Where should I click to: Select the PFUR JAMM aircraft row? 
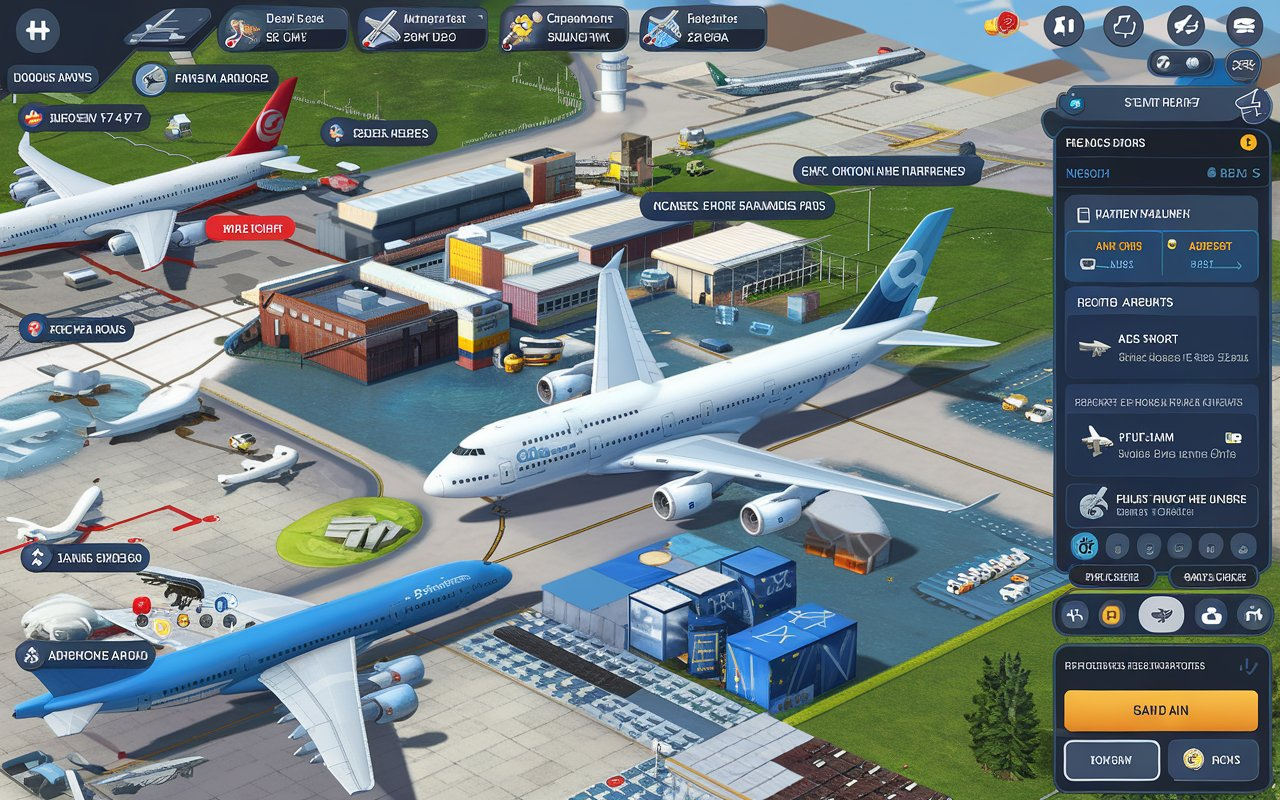1161,445
